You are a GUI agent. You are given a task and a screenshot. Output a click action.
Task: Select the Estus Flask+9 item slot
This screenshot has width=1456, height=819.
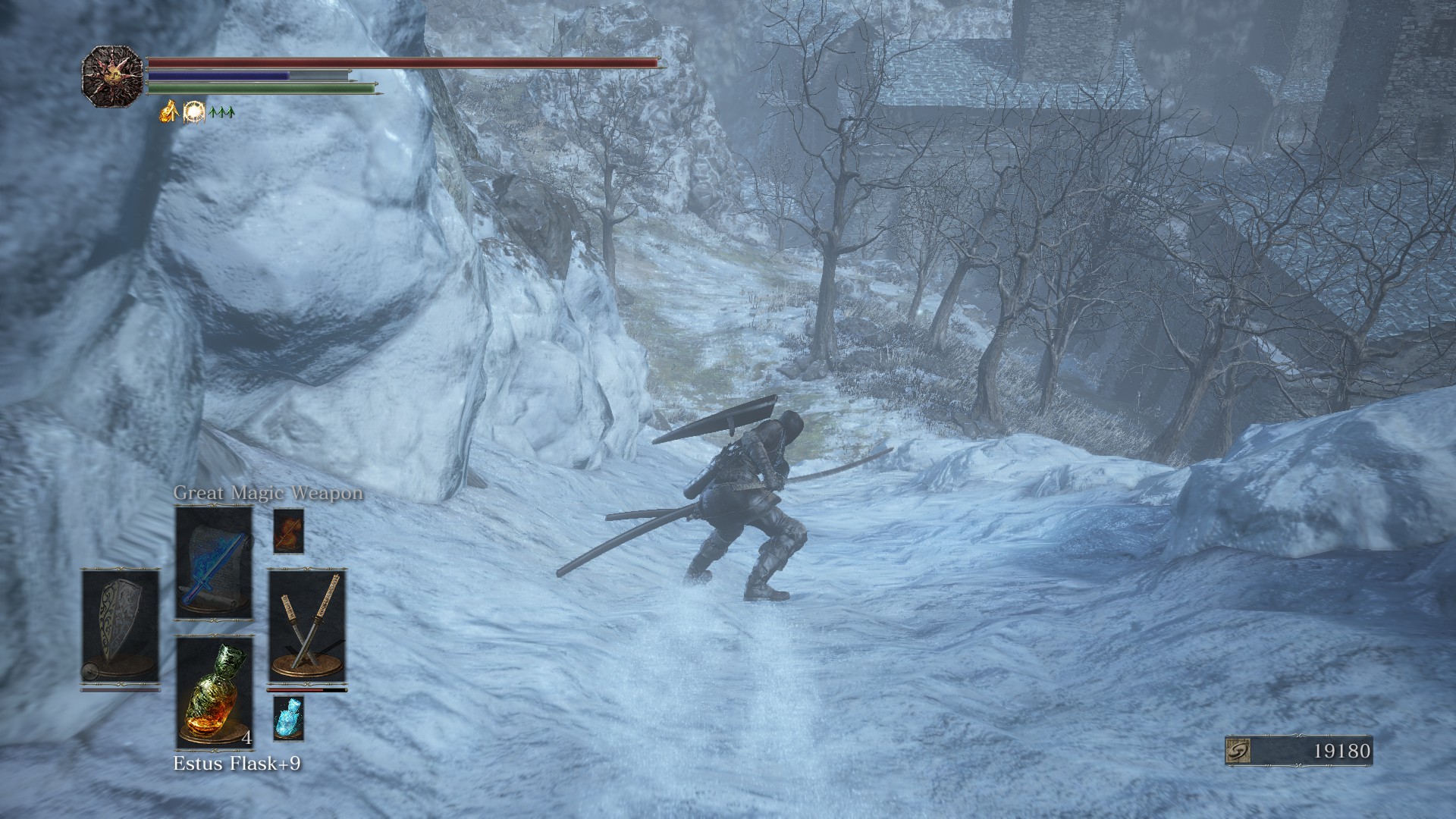tap(215, 693)
